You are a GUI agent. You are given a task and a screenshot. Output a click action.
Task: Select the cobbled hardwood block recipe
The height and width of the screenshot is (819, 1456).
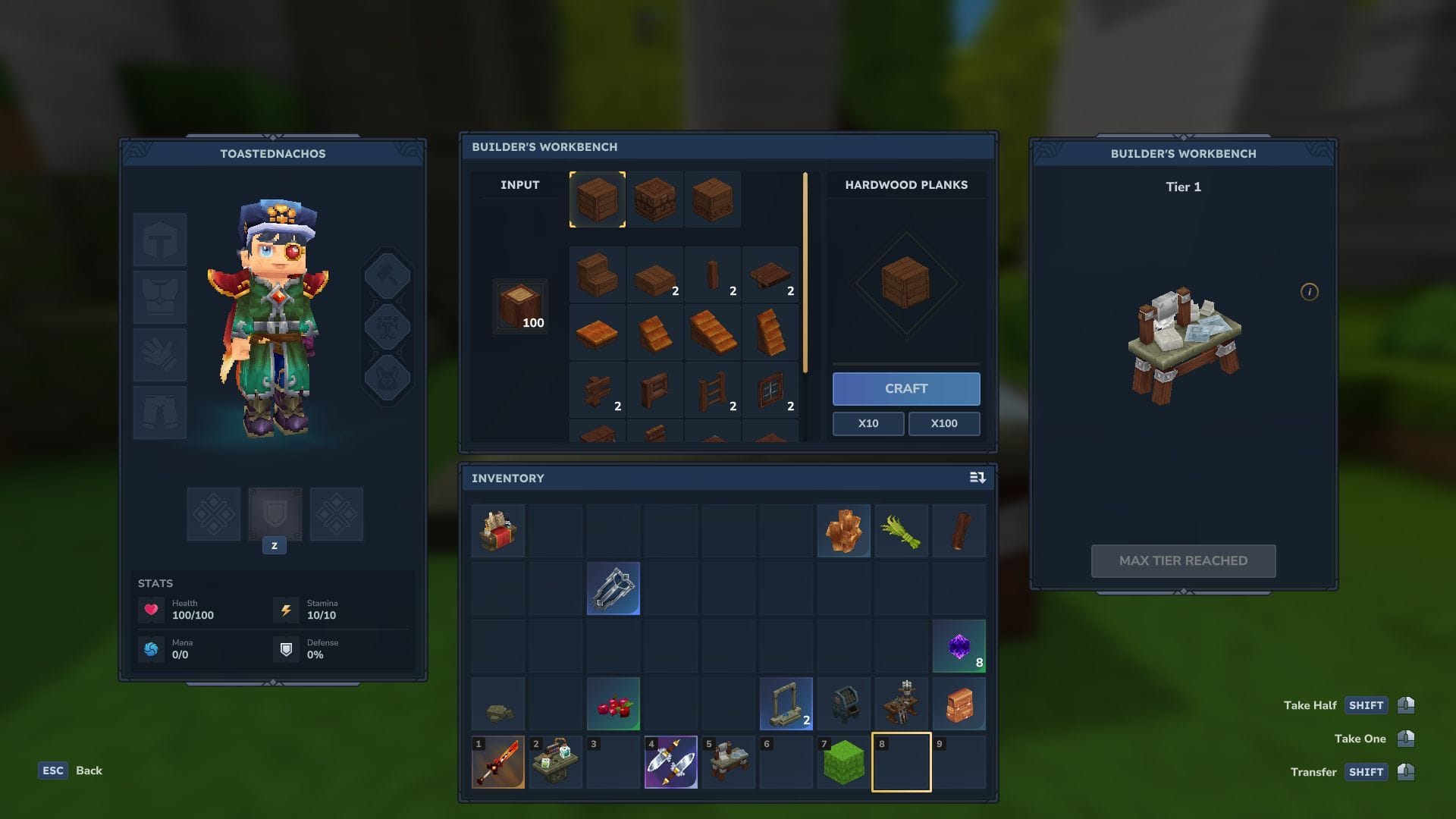(654, 199)
